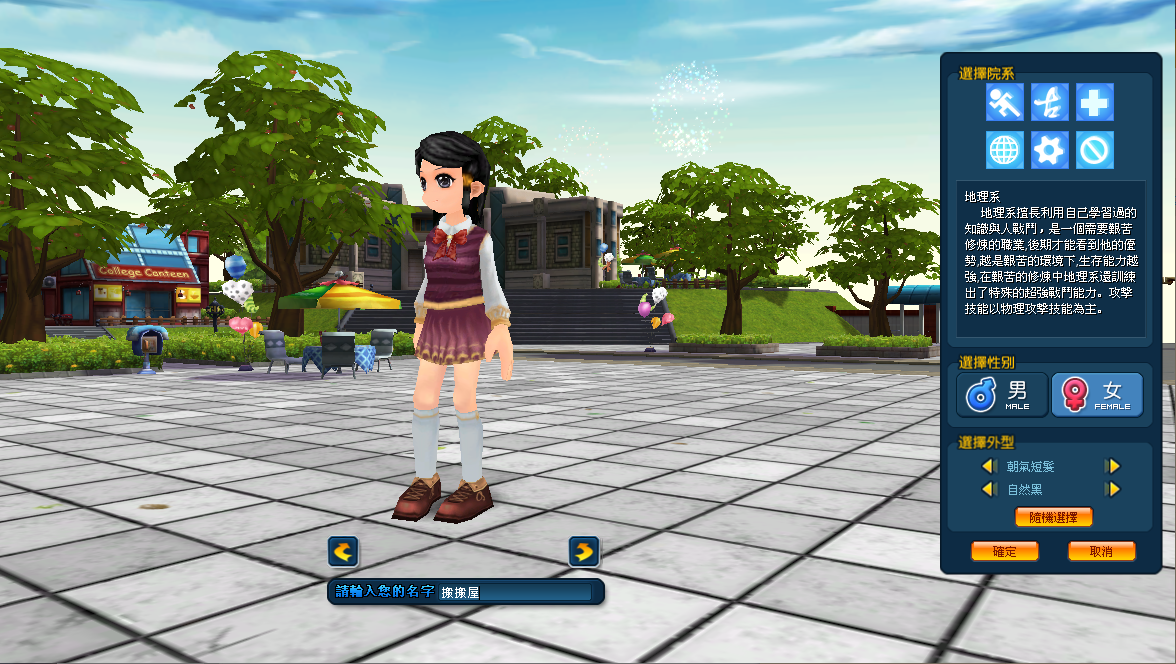This screenshot has height=664, width=1176.
Task: Switch to next hairstyle with right arrow
Action: point(1111,466)
